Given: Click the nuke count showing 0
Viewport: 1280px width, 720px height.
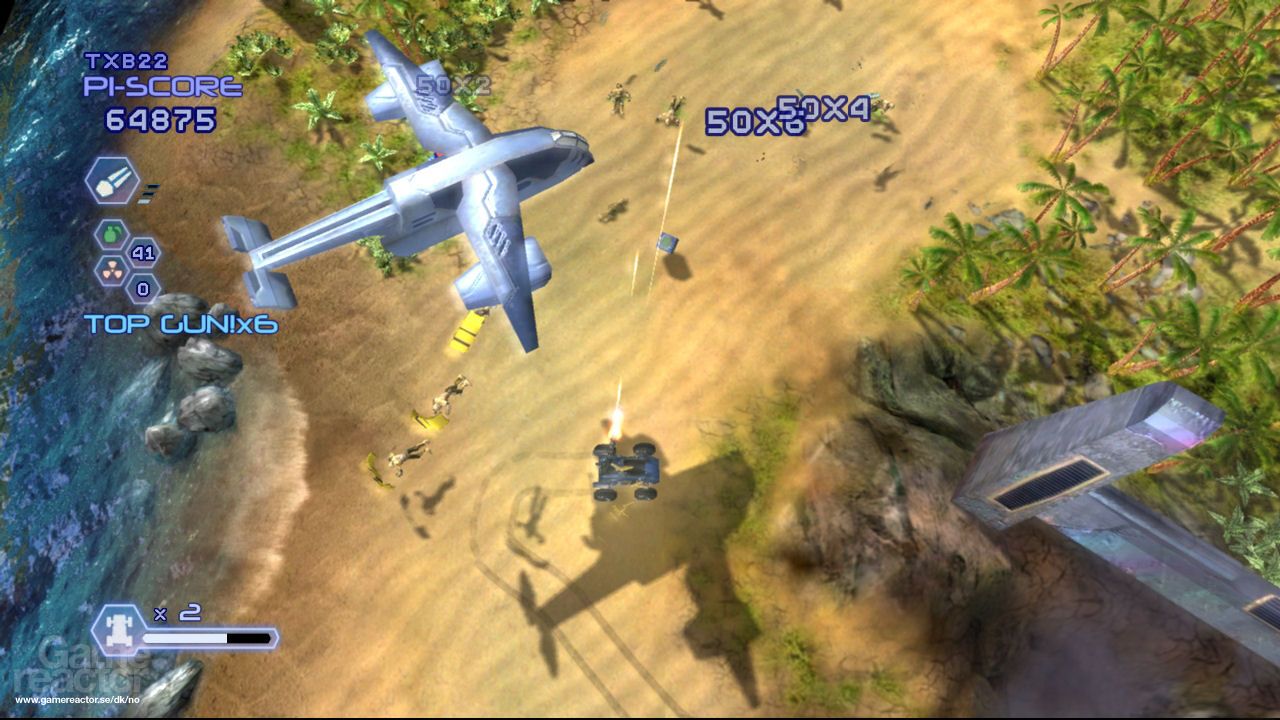Looking at the screenshot, I should coord(141,288).
